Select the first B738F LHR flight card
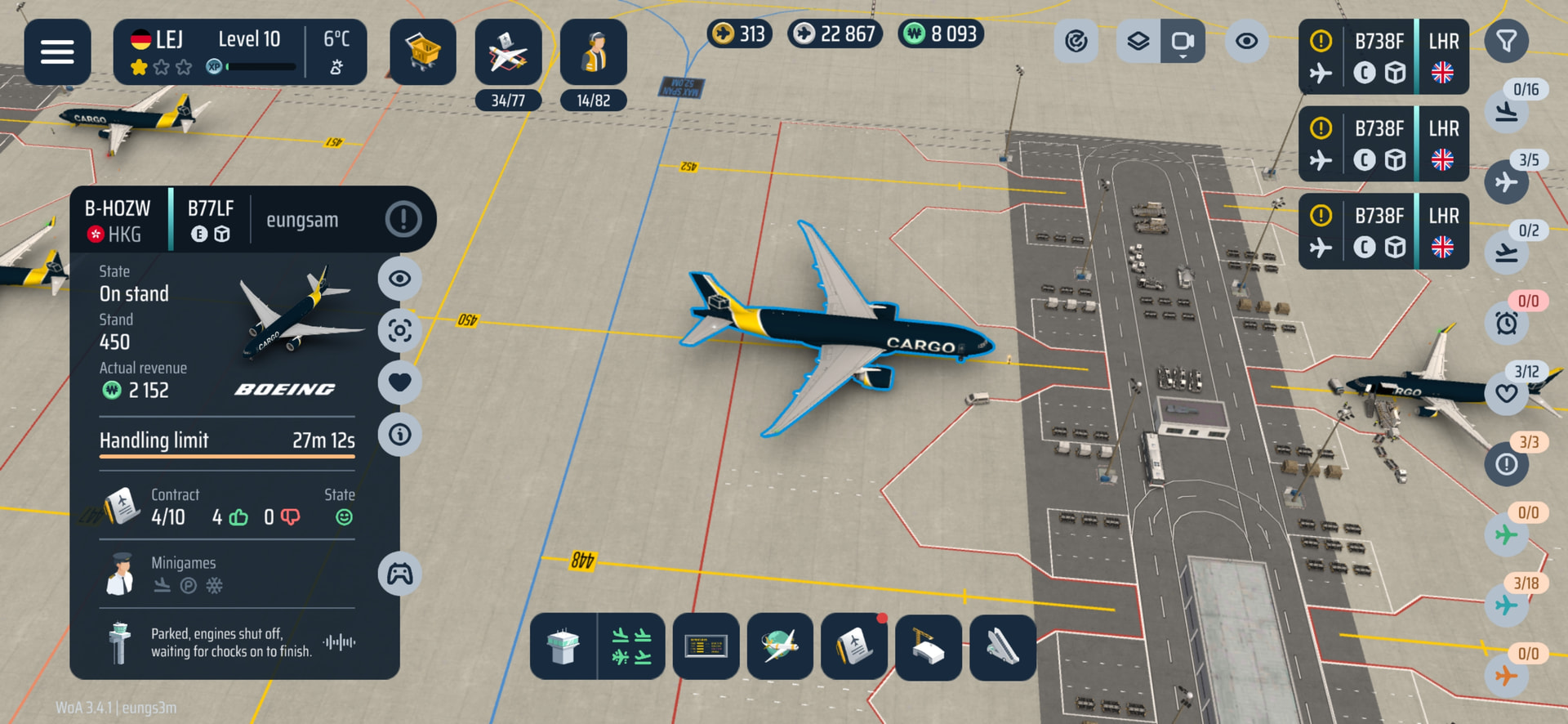Screen dimensions: 1568x724 click(x=1383, y=57)
